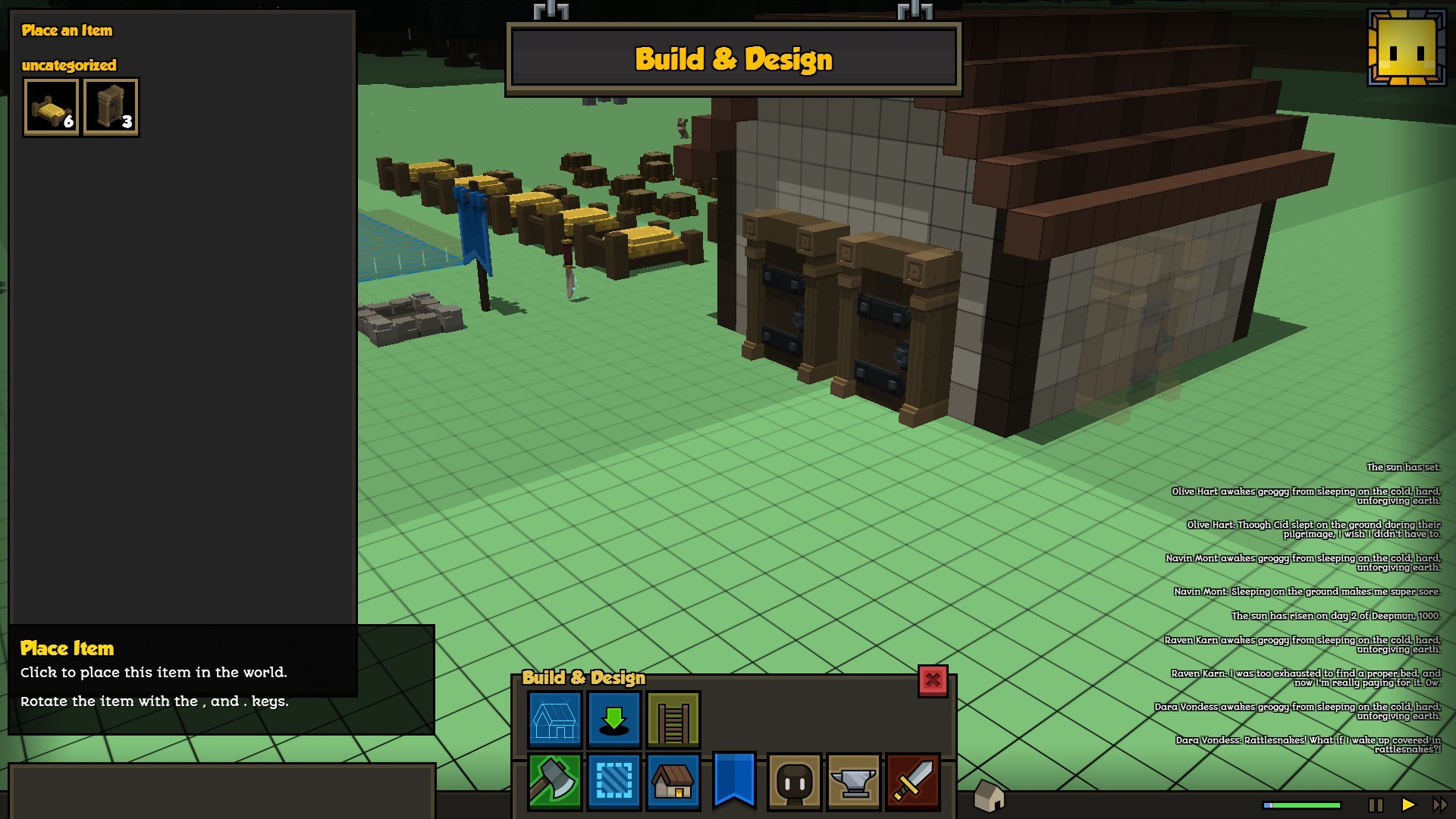The image size is (1456, 819).
Task: Open the striped blue zones menu
Action: (614, 781)
